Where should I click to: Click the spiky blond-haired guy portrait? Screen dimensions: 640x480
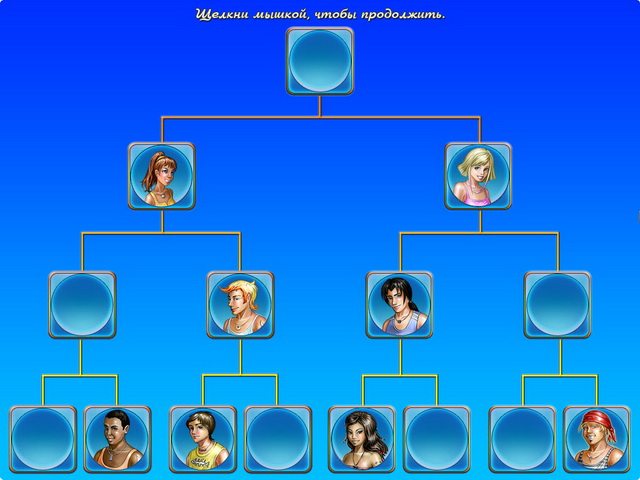[240, 304]
